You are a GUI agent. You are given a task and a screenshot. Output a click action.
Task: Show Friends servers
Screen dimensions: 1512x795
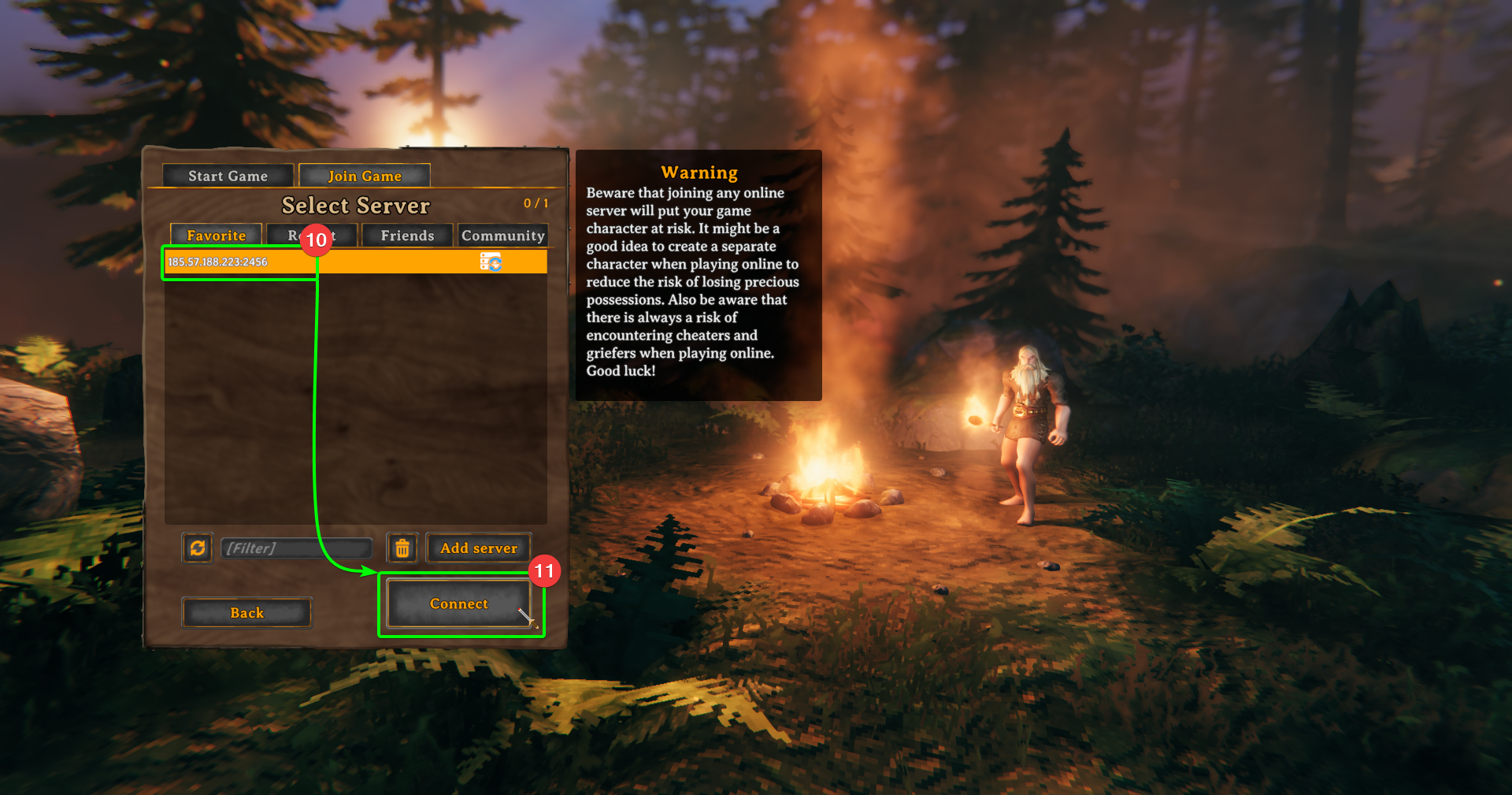tap(406, 235)
